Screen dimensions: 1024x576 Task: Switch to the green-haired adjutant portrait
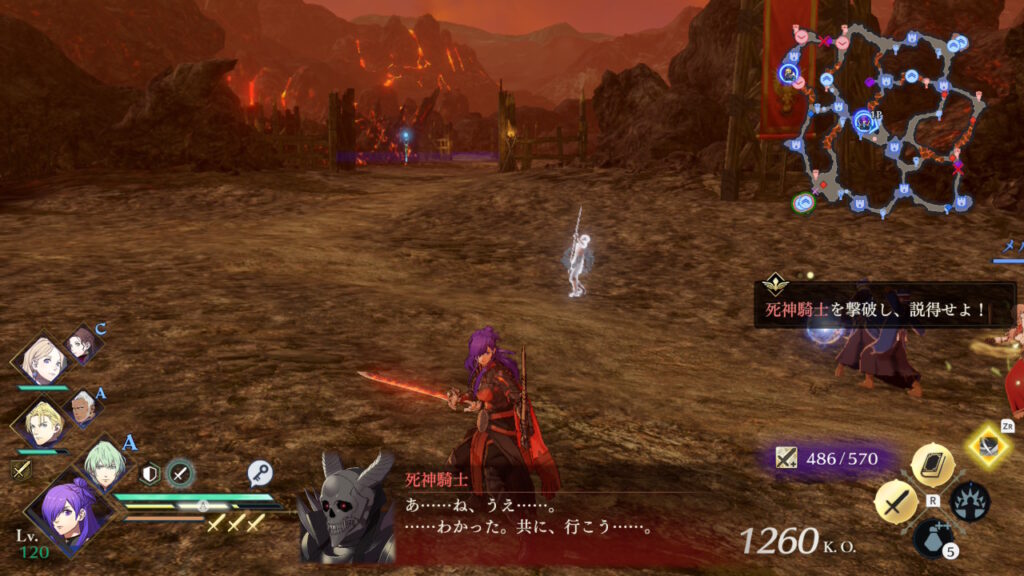[104, 467]
